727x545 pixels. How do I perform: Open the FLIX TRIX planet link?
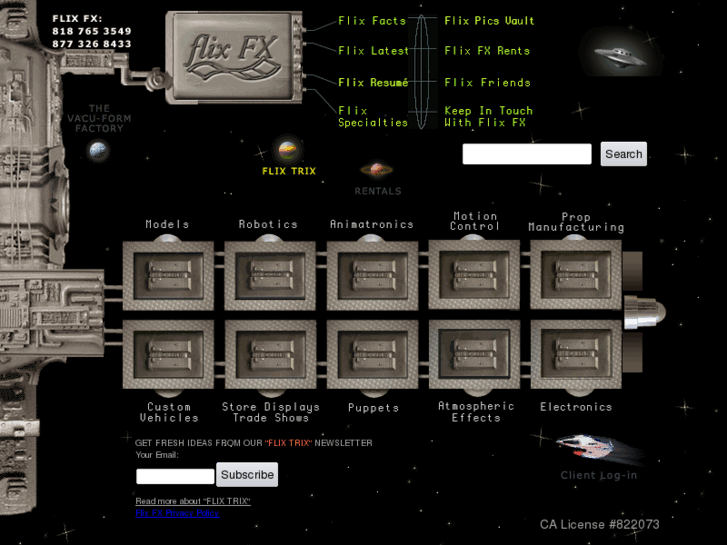coord(288,153)
